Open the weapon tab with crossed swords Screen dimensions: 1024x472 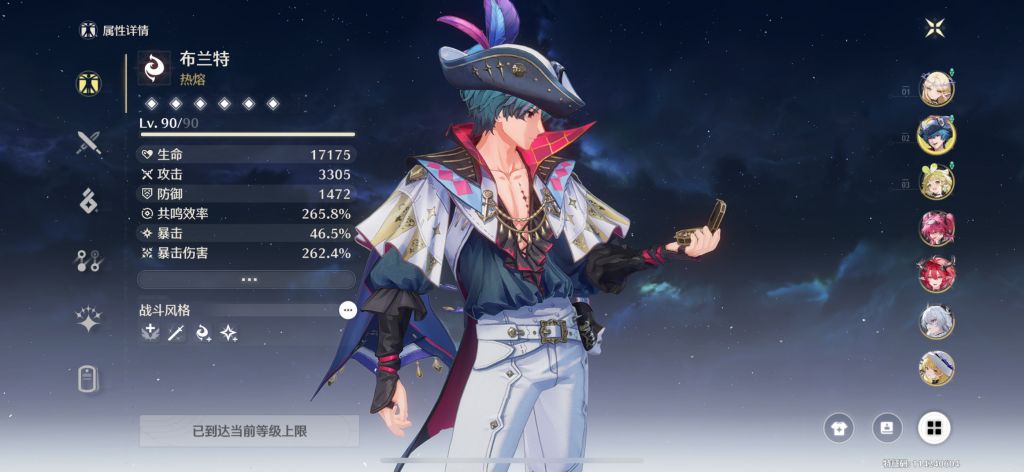(x=89, y=142)
